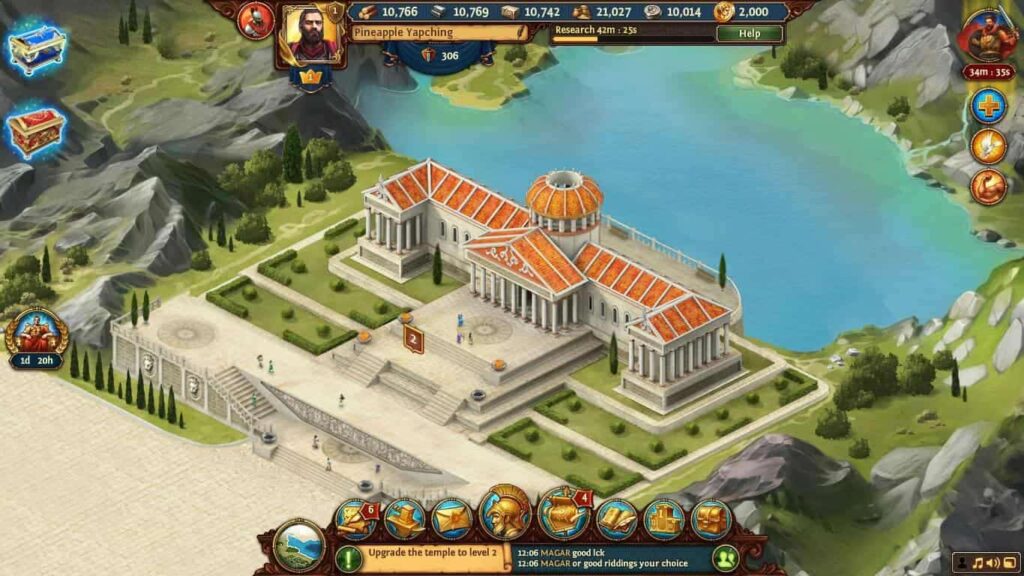Open the scroll menu with 6 notifications
The image size is (1024, 576).
pos(357,518)
